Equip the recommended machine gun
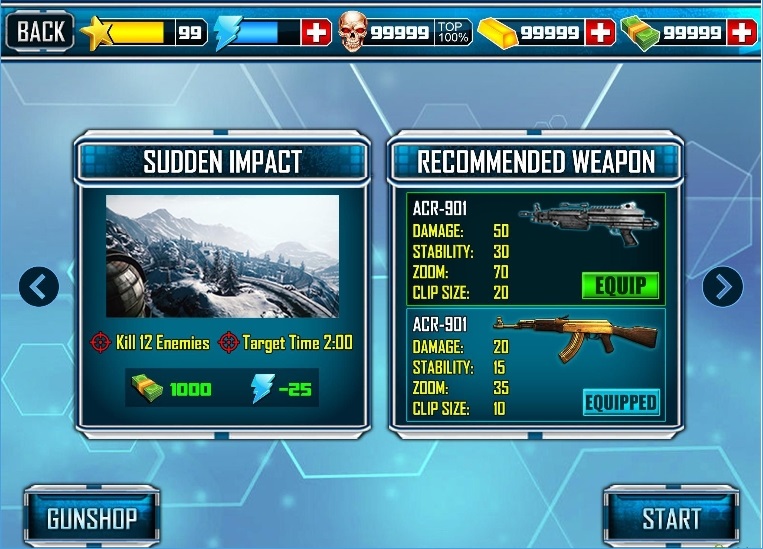This screenshot has height=549, width=763. 620,285
